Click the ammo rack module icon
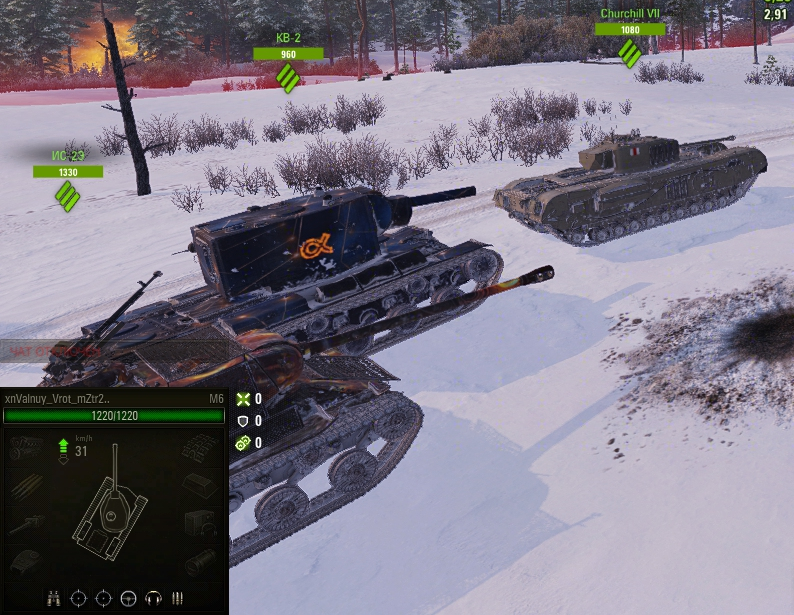This screenshot has height=615, width=794. pyautogui.click(x=27, y=485)
